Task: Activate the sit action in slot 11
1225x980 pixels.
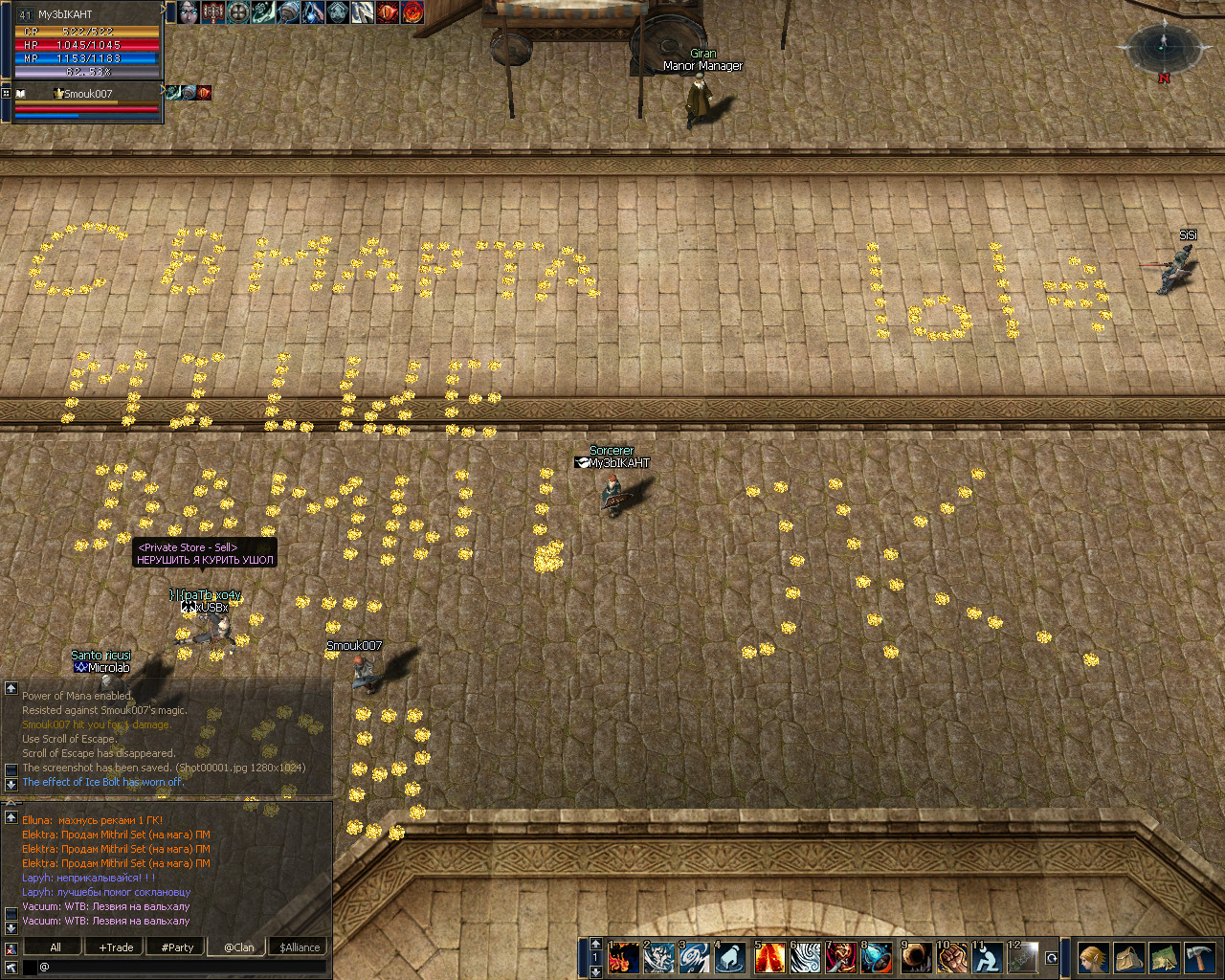Action: [987, 957]
